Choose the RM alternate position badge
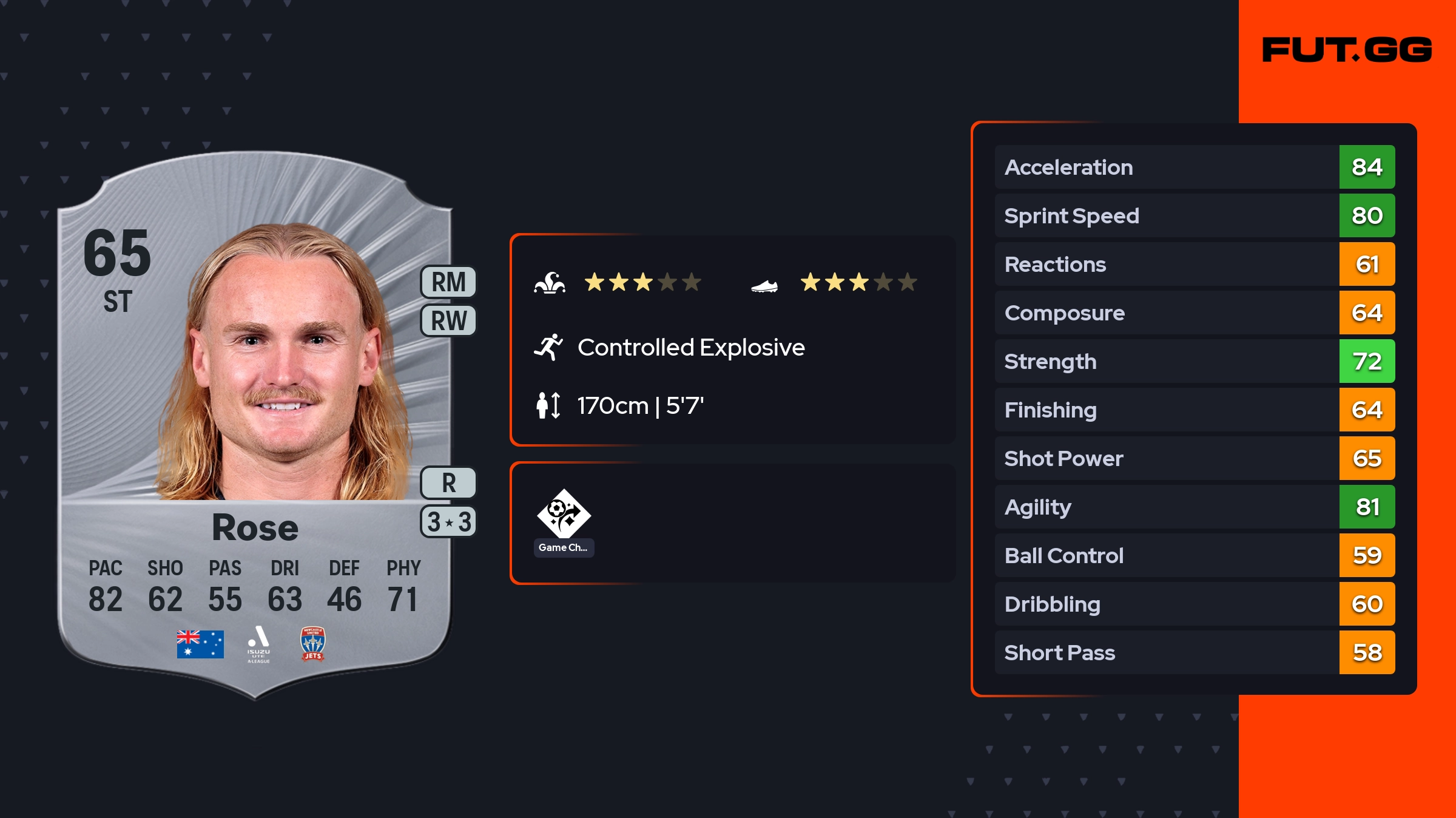Image resolution: width=1456 pixels, height=818 pixels. click(448, 282)
